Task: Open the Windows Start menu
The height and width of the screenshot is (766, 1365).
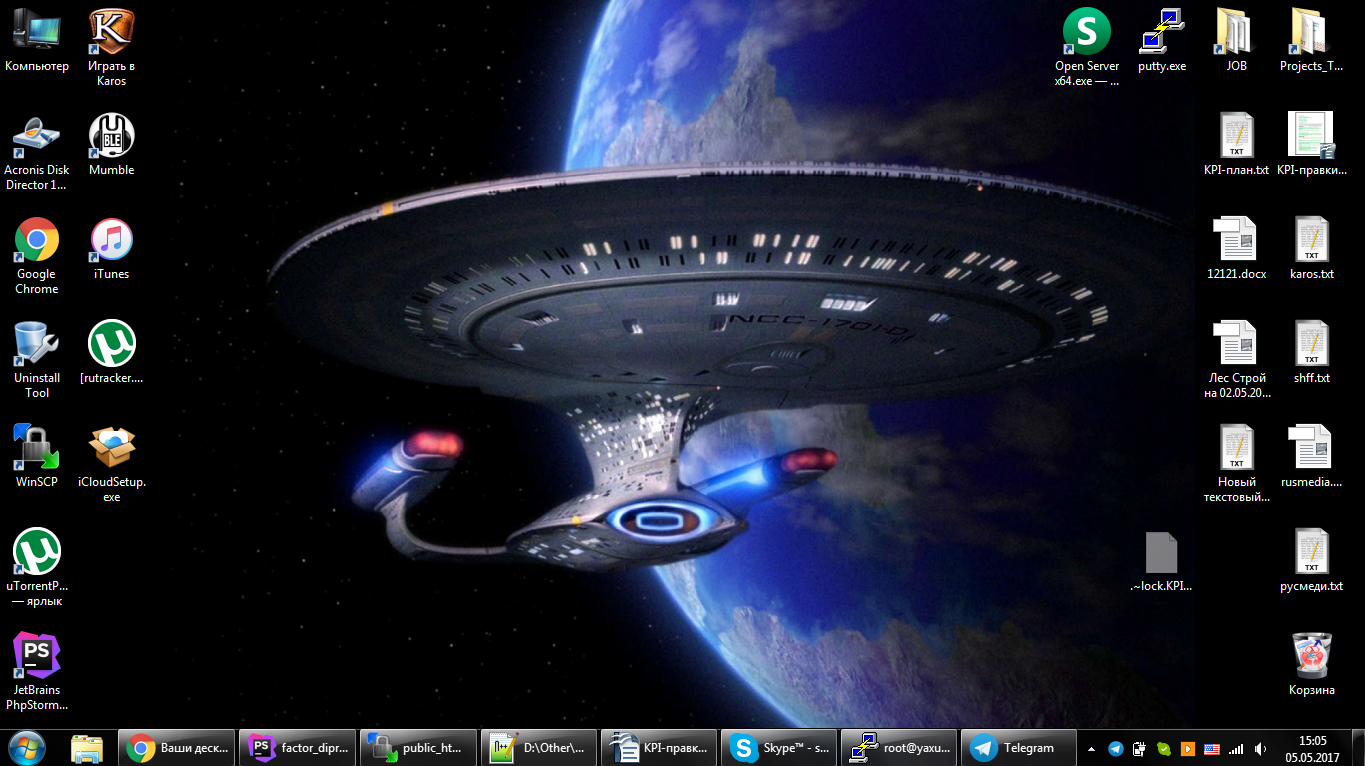Action: [x=27, y=747]
